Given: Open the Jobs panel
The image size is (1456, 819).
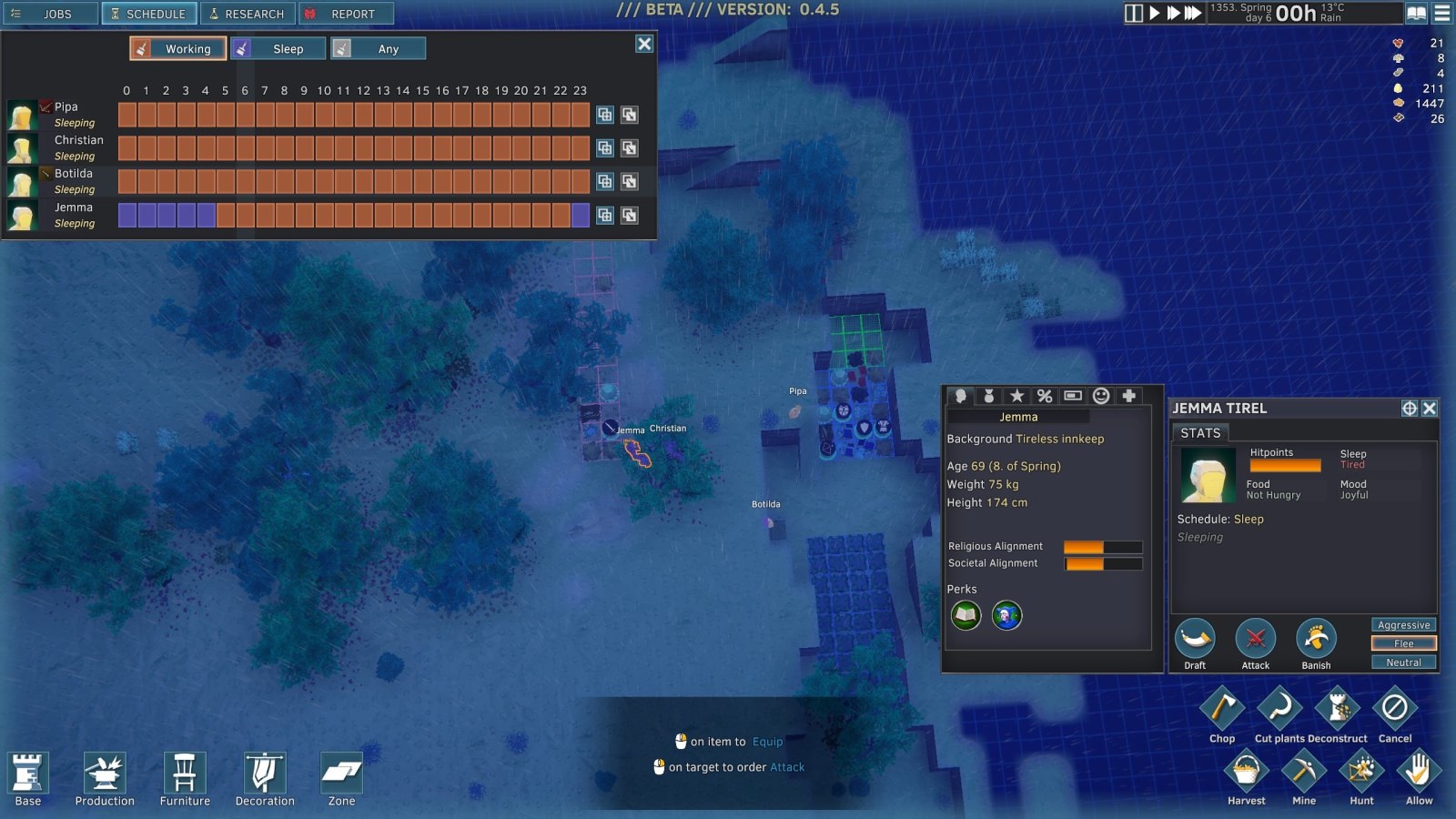Looking at the screenshot, I should pyautogui.click(x=50, y=14).
